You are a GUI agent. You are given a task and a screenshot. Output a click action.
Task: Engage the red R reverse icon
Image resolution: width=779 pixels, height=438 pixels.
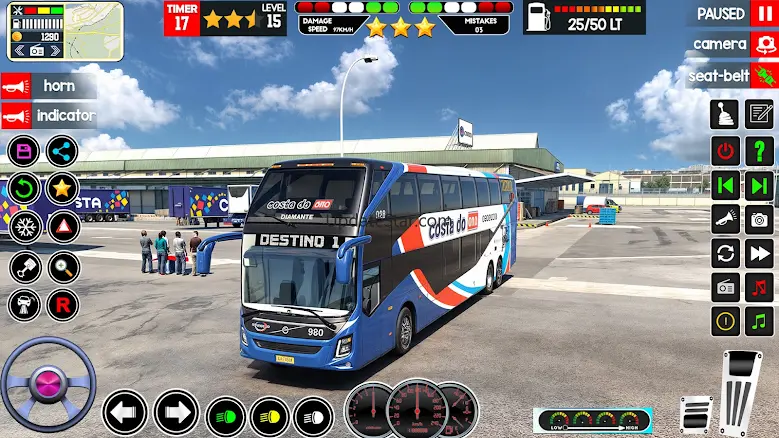point(62,304)
